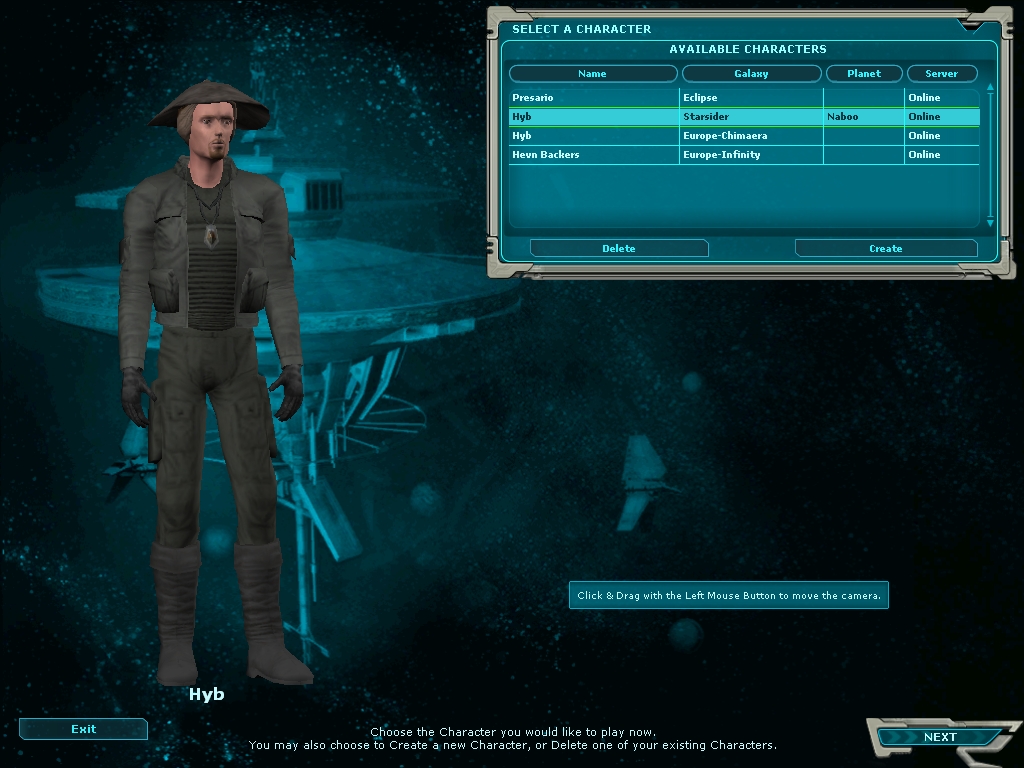Click the character list scrollbar up arrow
Viewport: 1024px width, 768px height.
990,88
